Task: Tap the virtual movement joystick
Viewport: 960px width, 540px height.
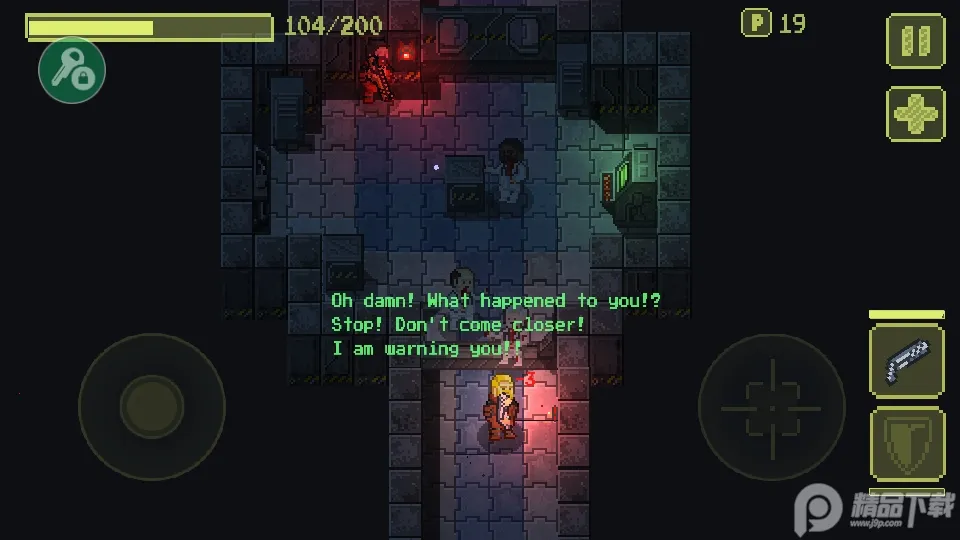Action: [151, 407]
